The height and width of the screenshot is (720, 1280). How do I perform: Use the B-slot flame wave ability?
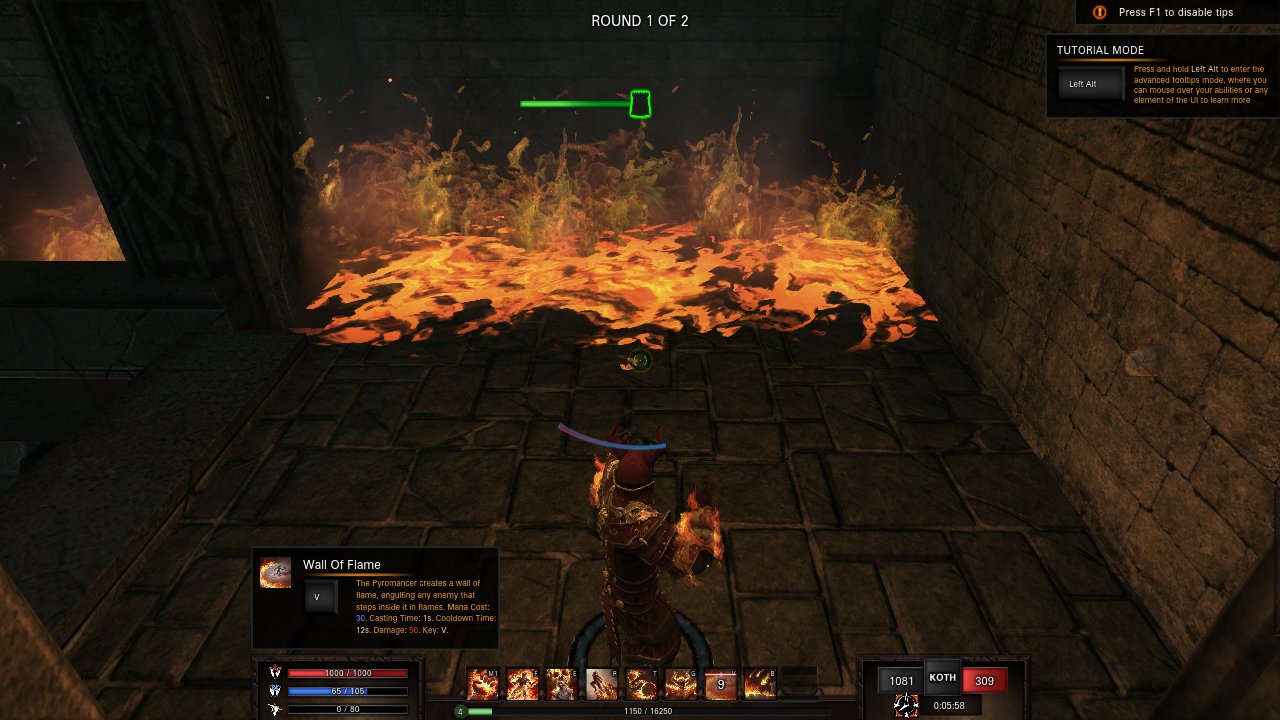click(x=760, y=684)
